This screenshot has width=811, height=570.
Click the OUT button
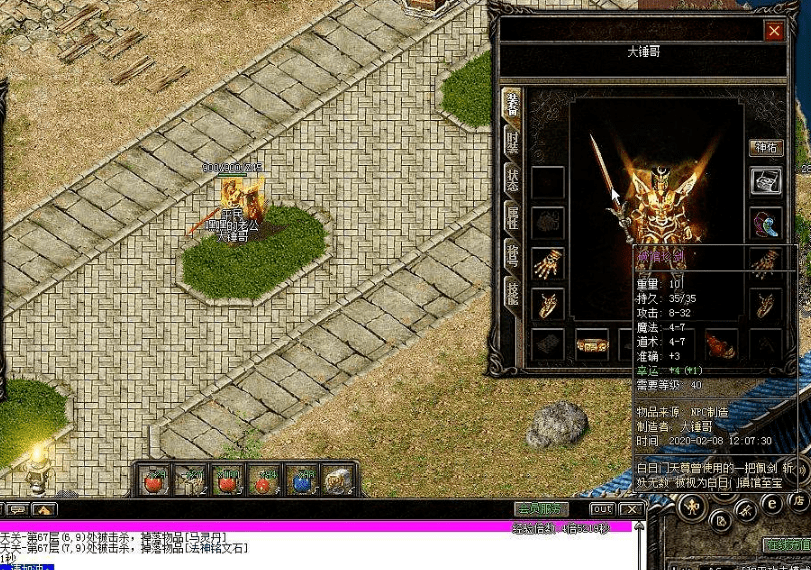(x=603, y=509)
